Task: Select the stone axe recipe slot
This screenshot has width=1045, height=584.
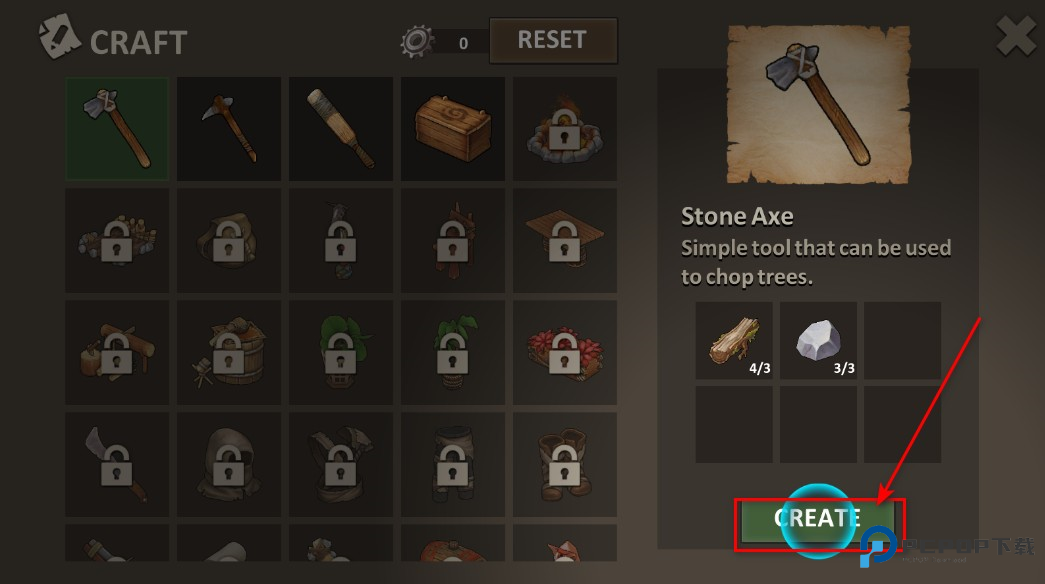Action: tap(117, 129)
